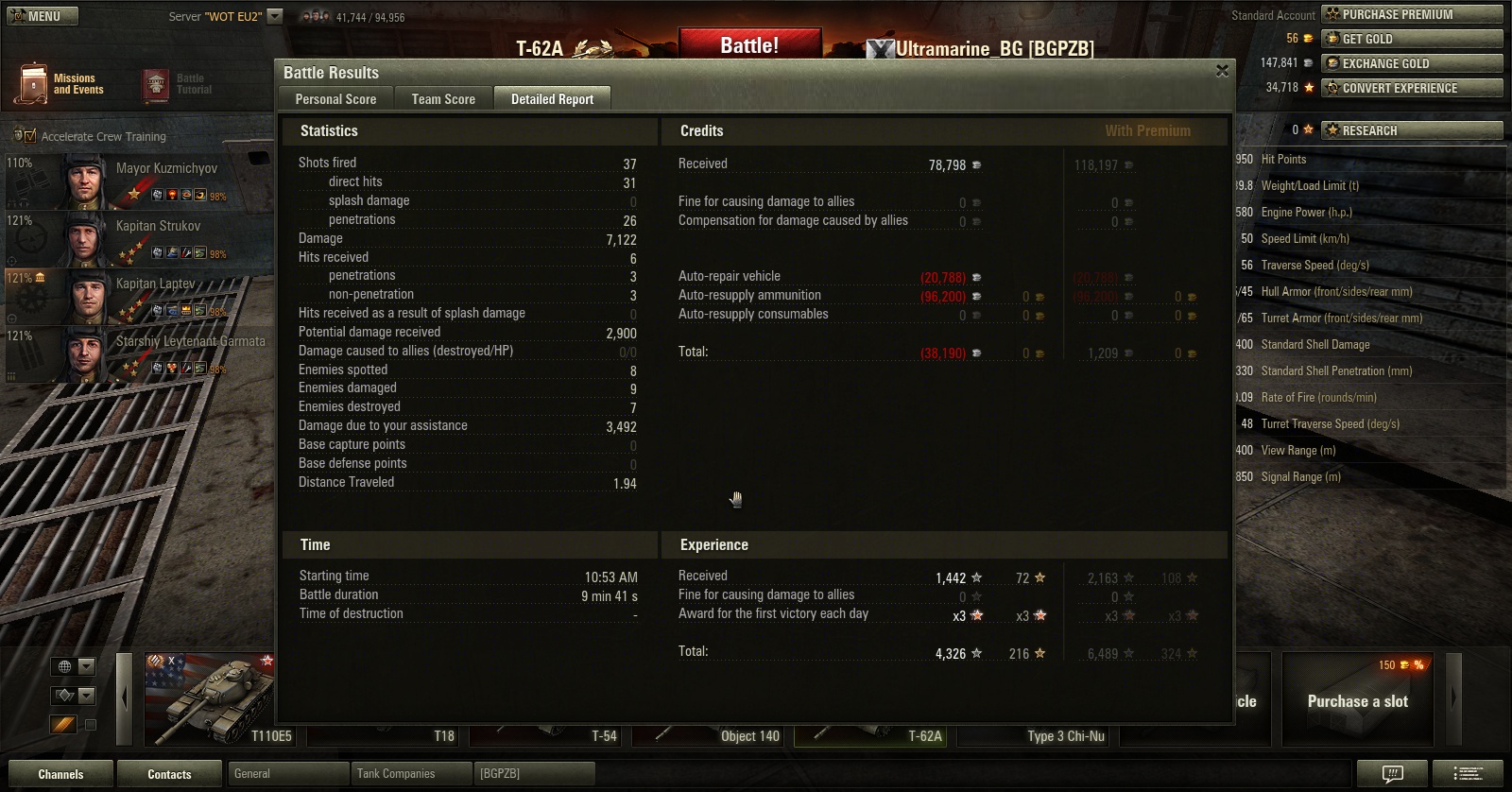Image resolution: width=1512 pixels, height=792 pixels.
Task: Switch to the Personal Score tab
Action: click(335, 99)
